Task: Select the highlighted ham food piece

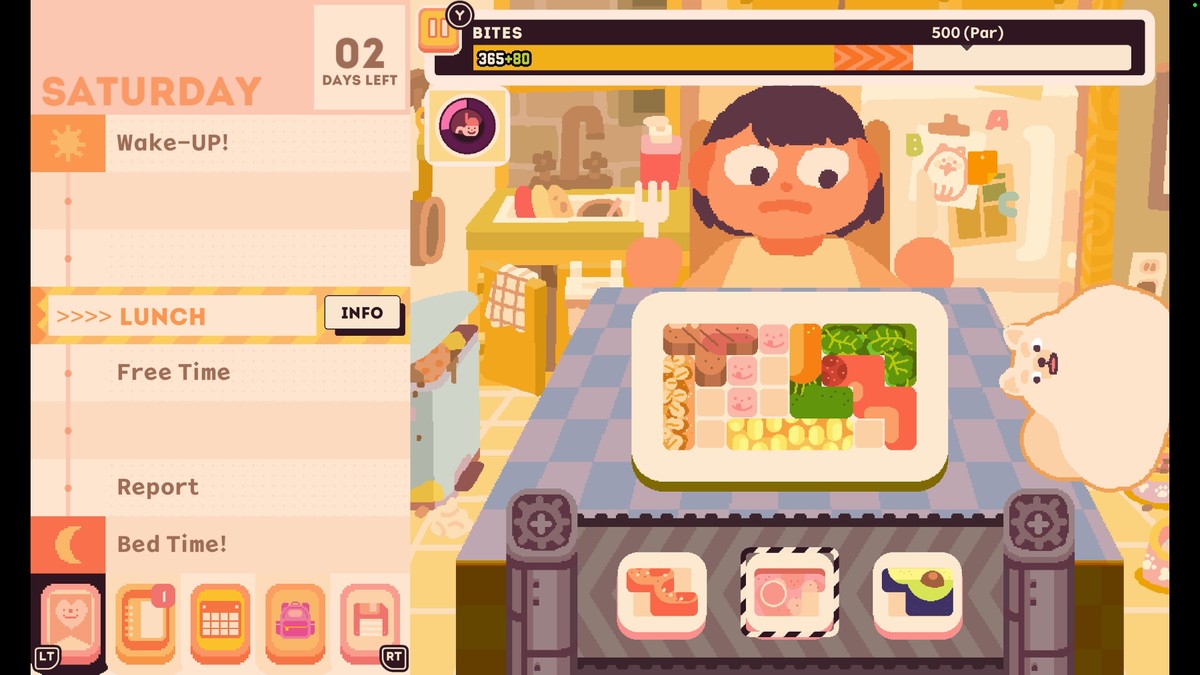Action: (790, 594)
